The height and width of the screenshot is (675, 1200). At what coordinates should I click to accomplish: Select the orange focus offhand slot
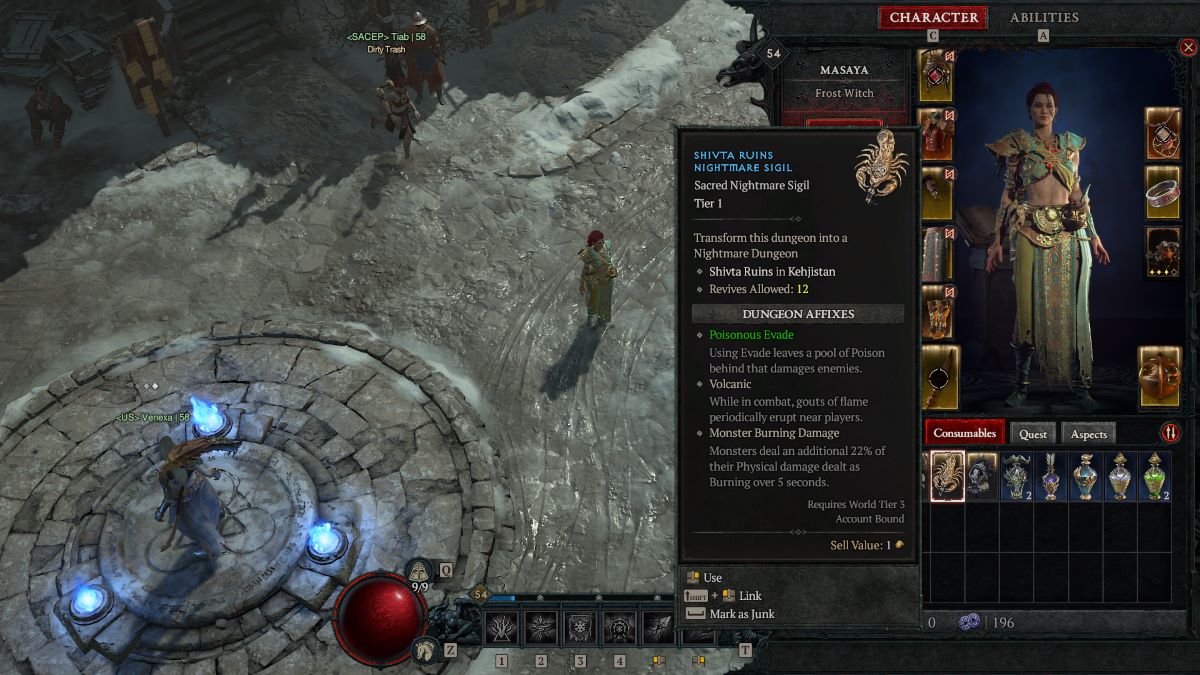1159,377
